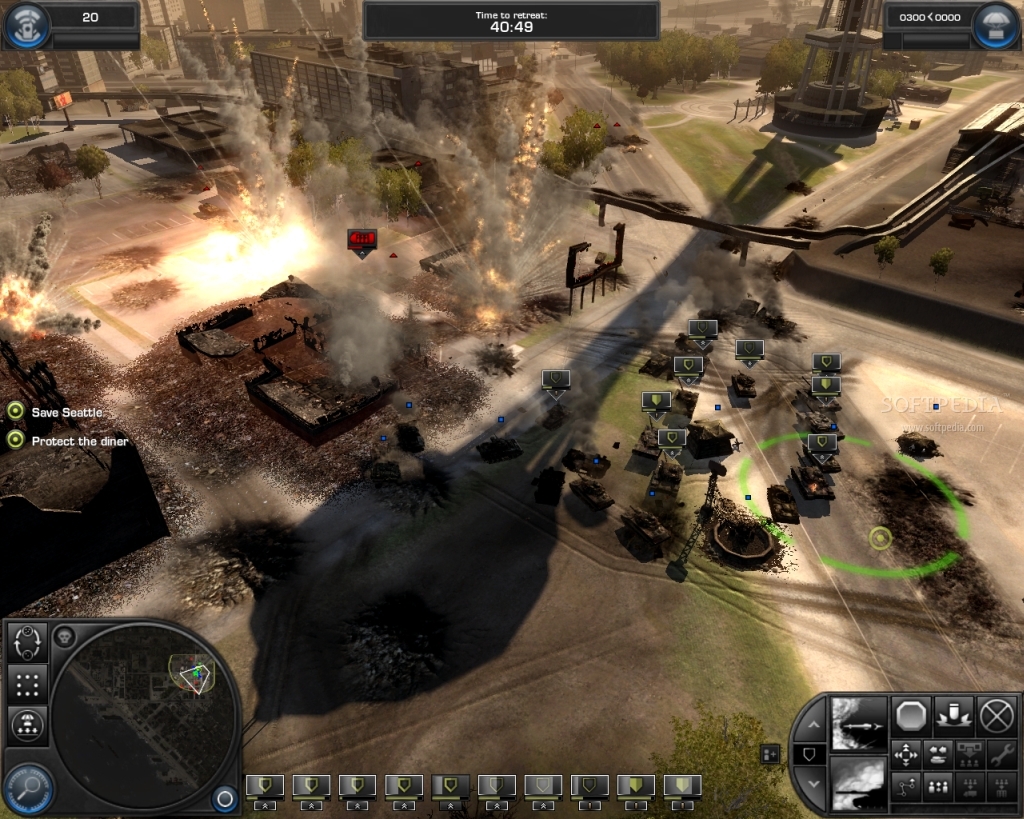Click the wrench repair button
The height and width of the screenshot is (819, 1024).
[1001, 754]
